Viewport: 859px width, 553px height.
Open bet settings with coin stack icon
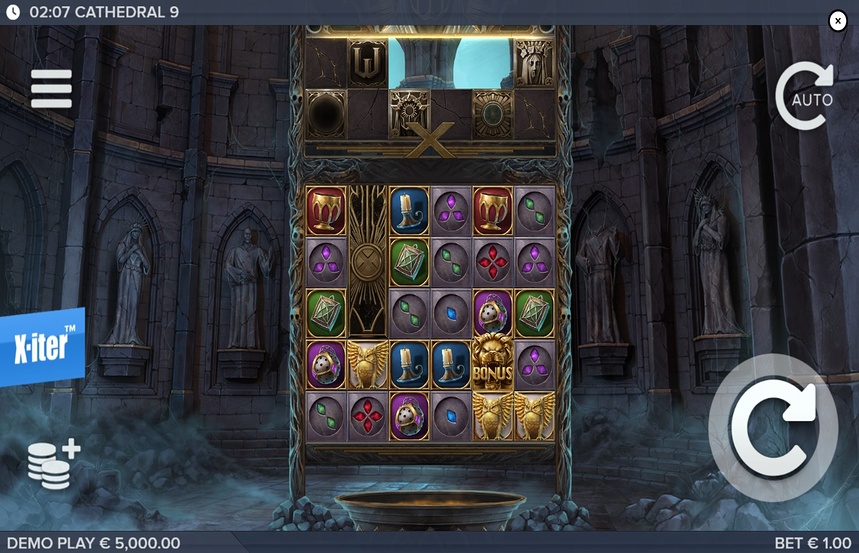tap(53, 464)
